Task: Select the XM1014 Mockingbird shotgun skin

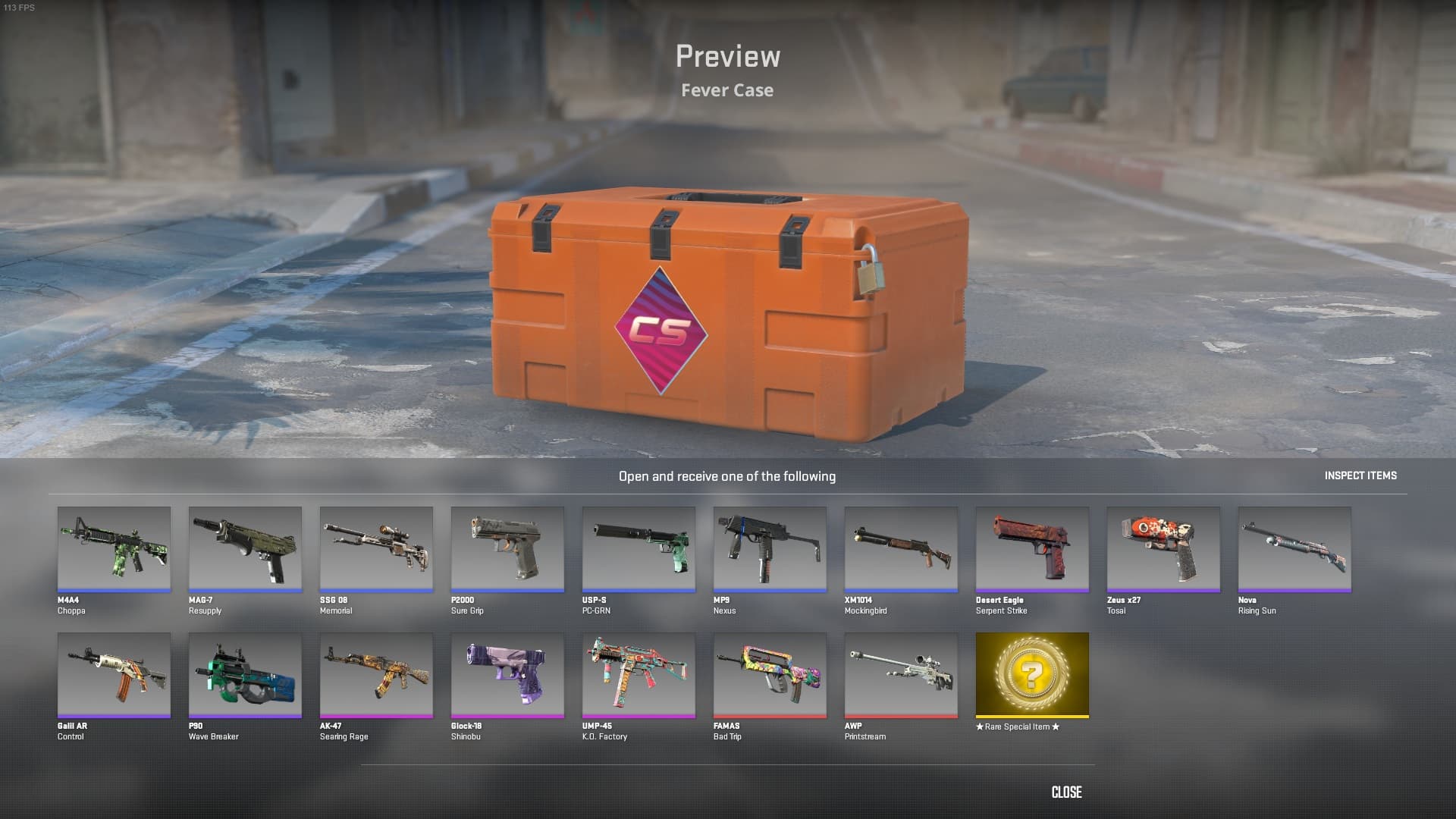Action: coord(901,549)
